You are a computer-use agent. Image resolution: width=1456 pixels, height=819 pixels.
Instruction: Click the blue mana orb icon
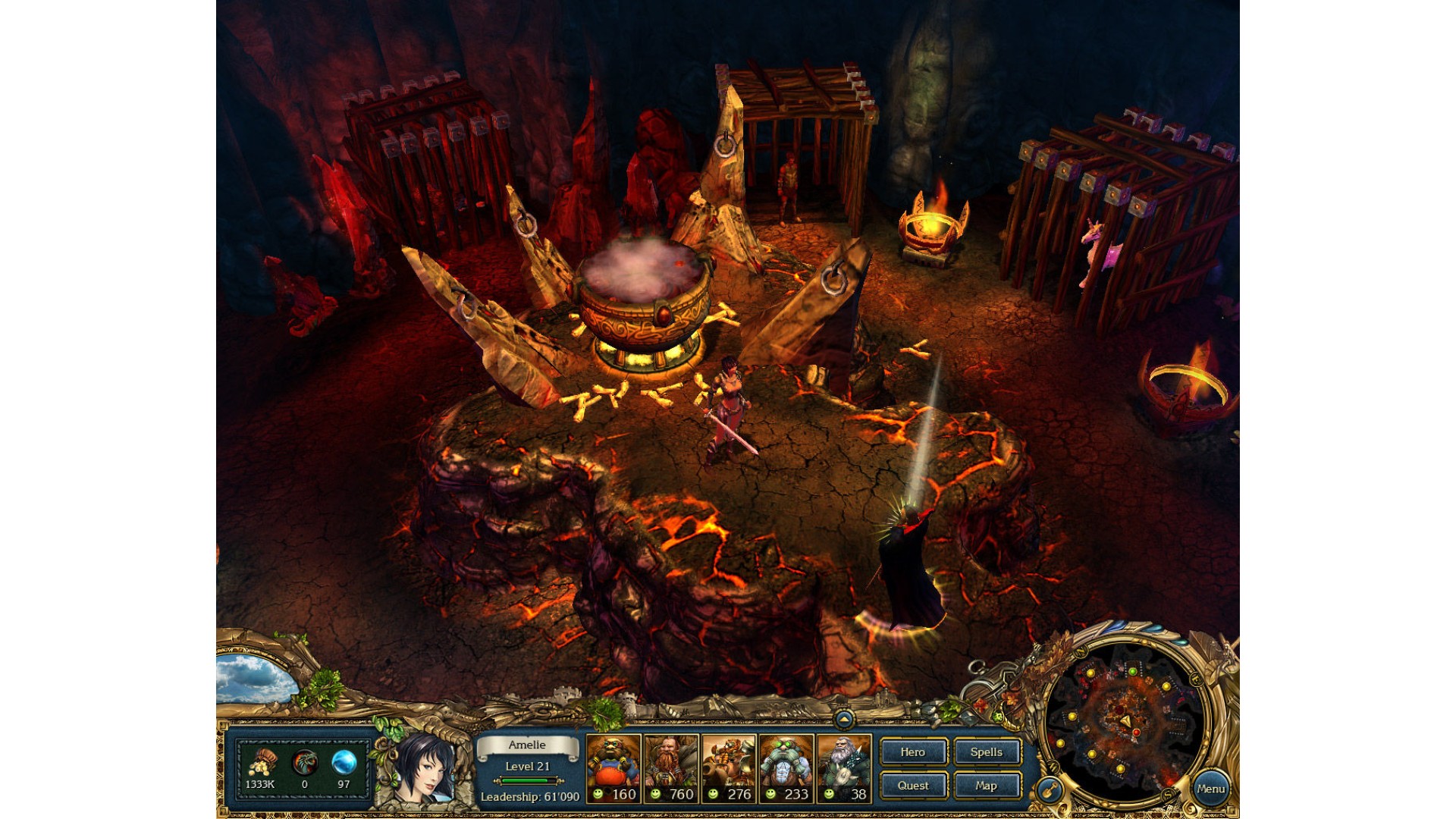click(x=344, y=761)
